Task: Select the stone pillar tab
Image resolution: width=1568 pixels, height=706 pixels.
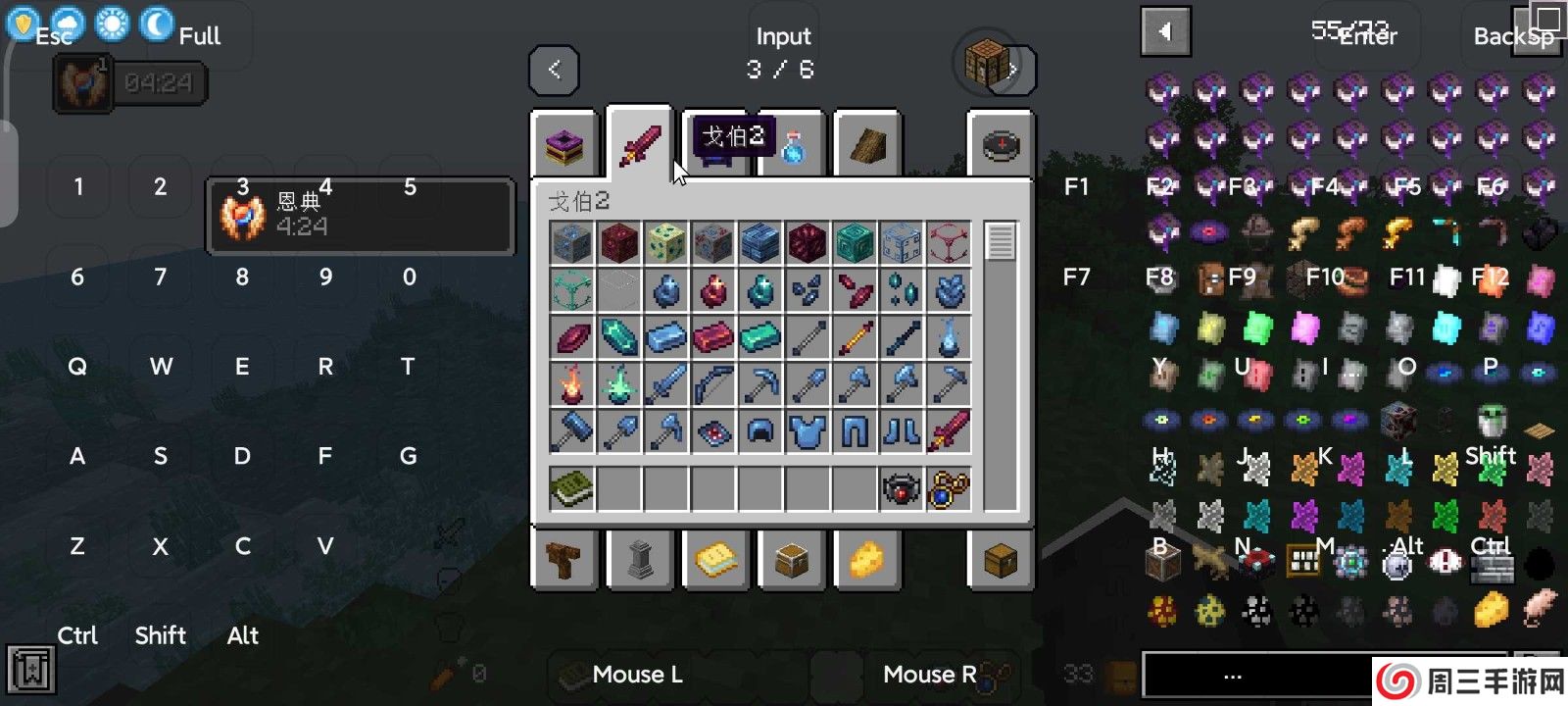Action: [x=640, y=560]
